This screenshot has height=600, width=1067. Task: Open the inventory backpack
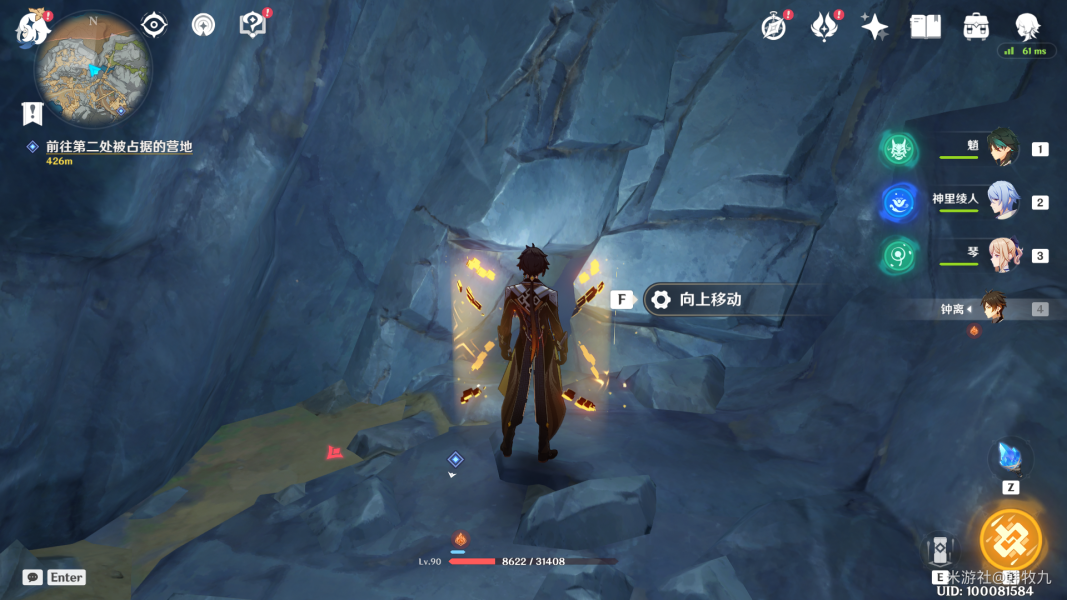(x=976, y=27)
